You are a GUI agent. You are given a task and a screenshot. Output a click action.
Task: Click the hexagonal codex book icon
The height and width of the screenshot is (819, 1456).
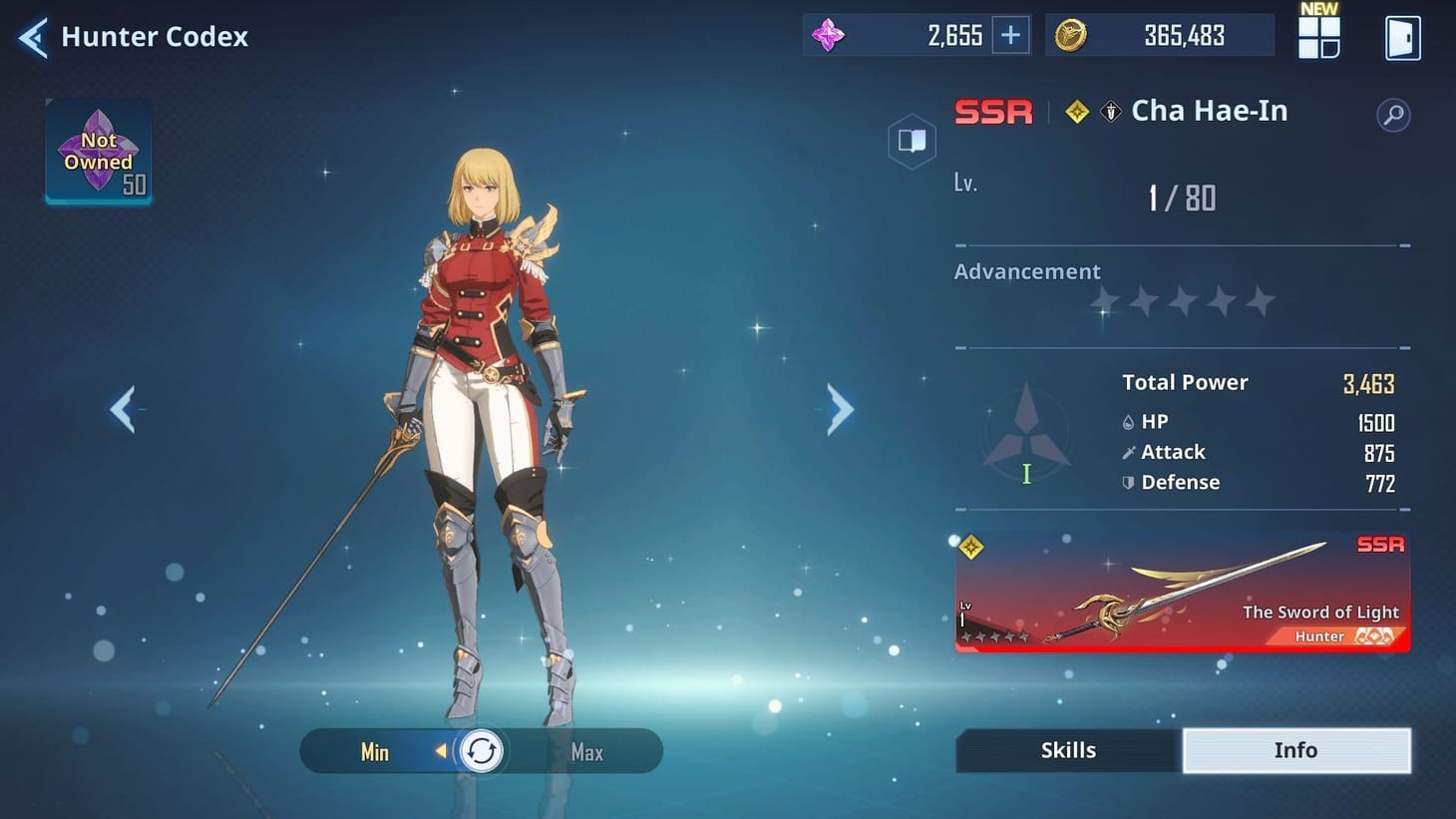[911, 141]
